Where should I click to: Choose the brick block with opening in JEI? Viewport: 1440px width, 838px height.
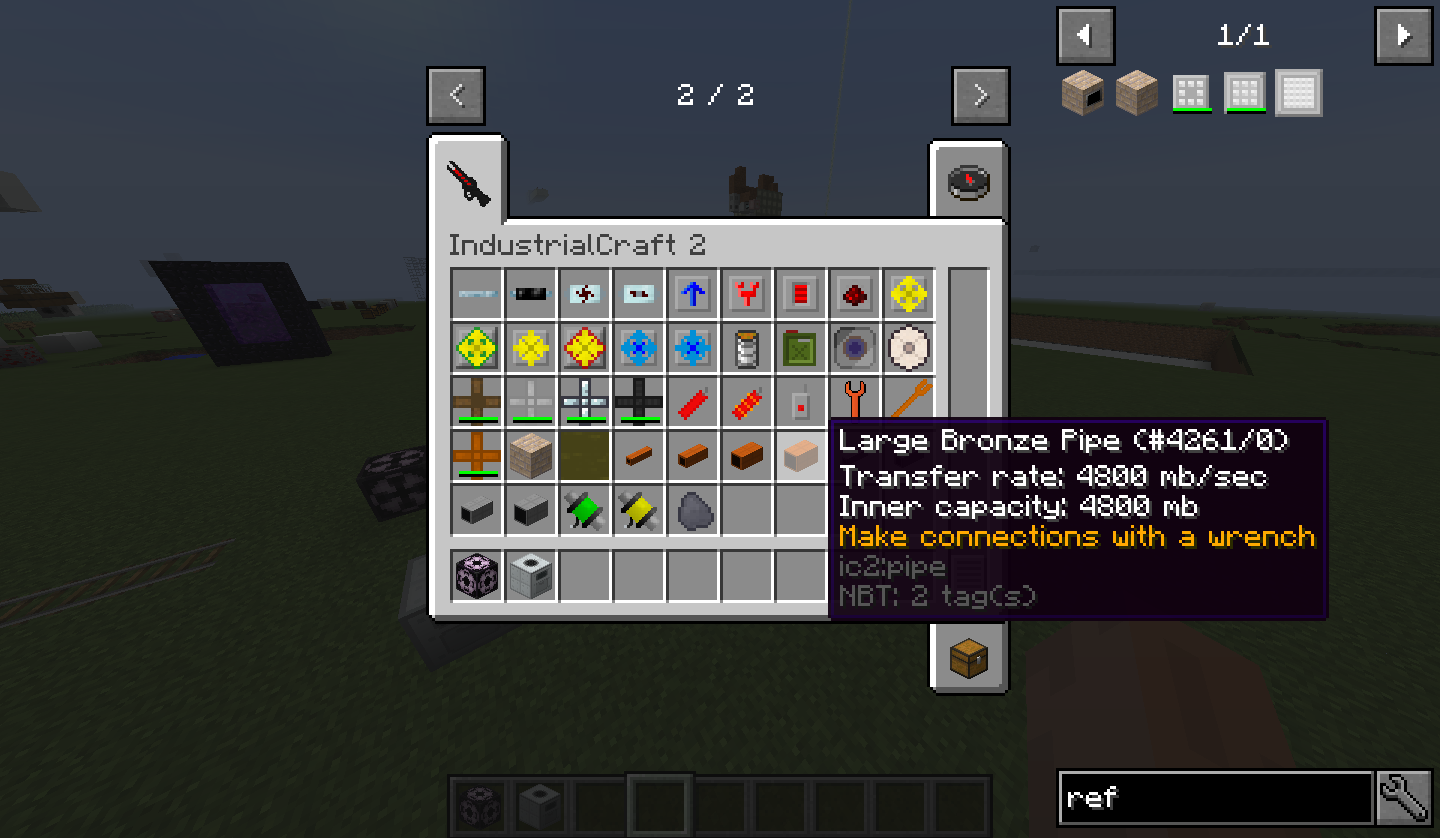[1083, 93]
